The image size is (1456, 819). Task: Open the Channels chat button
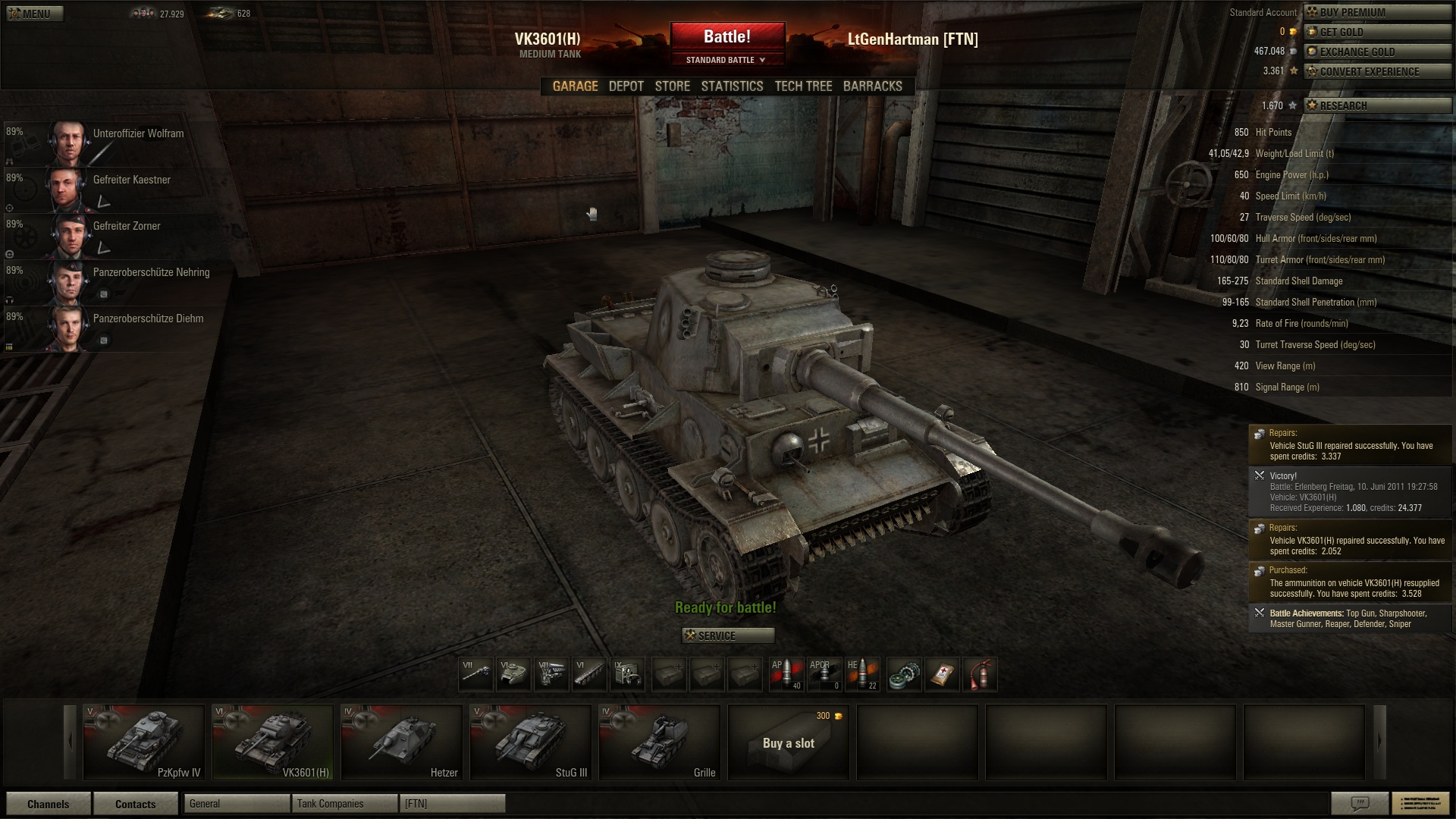pyautogui.click(x=48, y=804)
